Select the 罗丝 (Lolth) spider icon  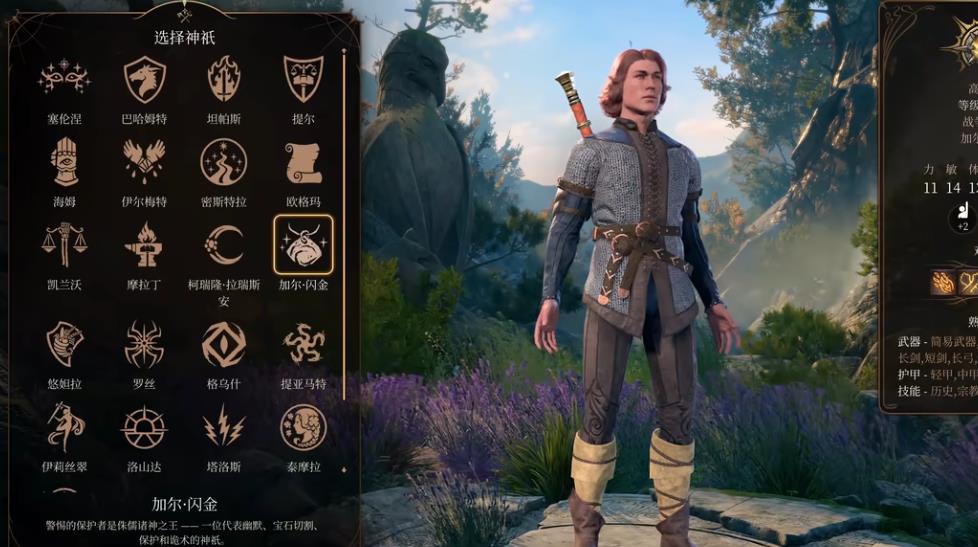pyautogui.click(x=144, y=343)
